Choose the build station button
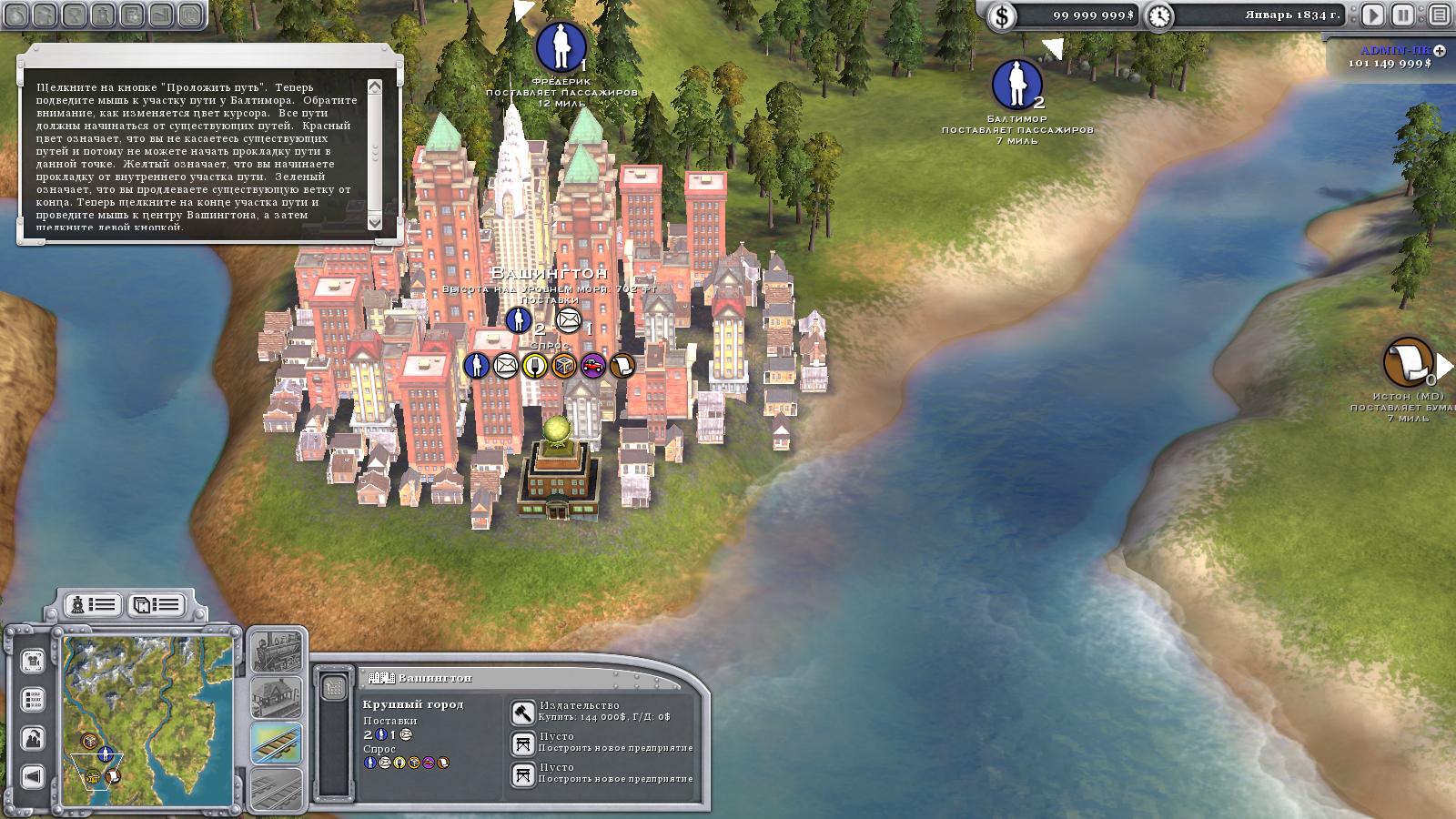Viewport: 1456px width, 819px height. point(276,697)
